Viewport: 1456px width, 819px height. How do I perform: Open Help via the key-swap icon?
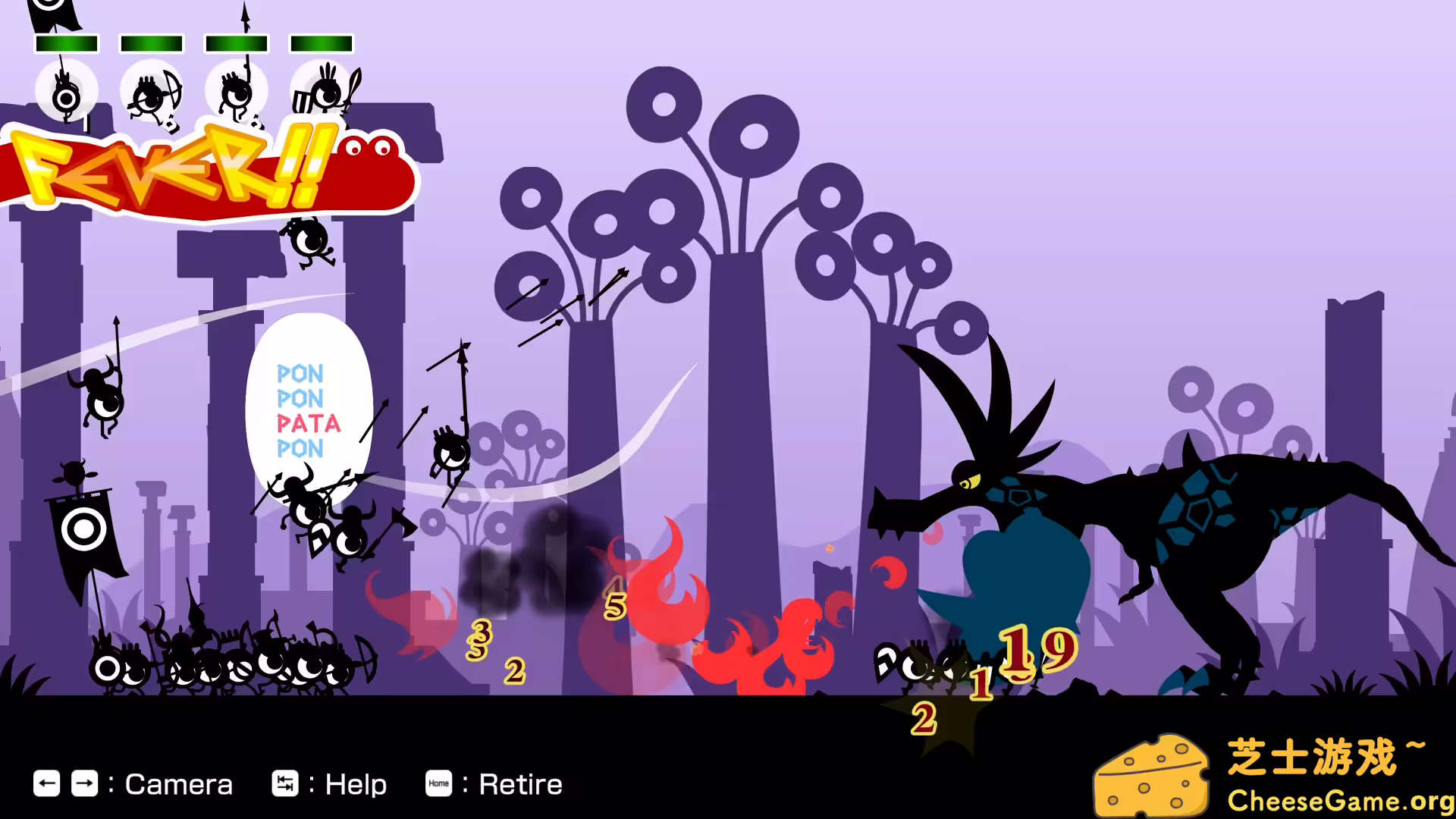click(x=286, y=784)
